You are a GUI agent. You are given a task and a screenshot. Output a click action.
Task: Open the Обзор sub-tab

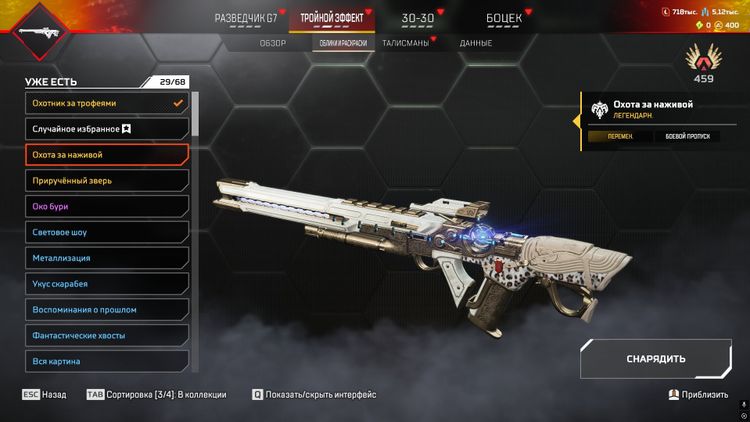tap(273, 43)
